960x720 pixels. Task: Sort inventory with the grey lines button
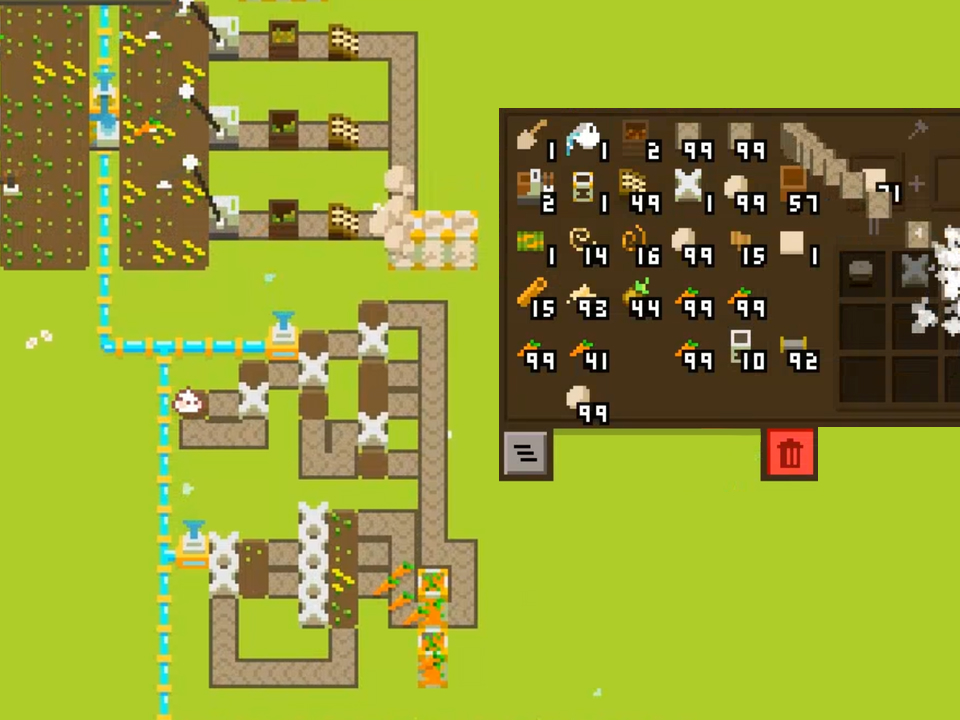tap(526, 454)
